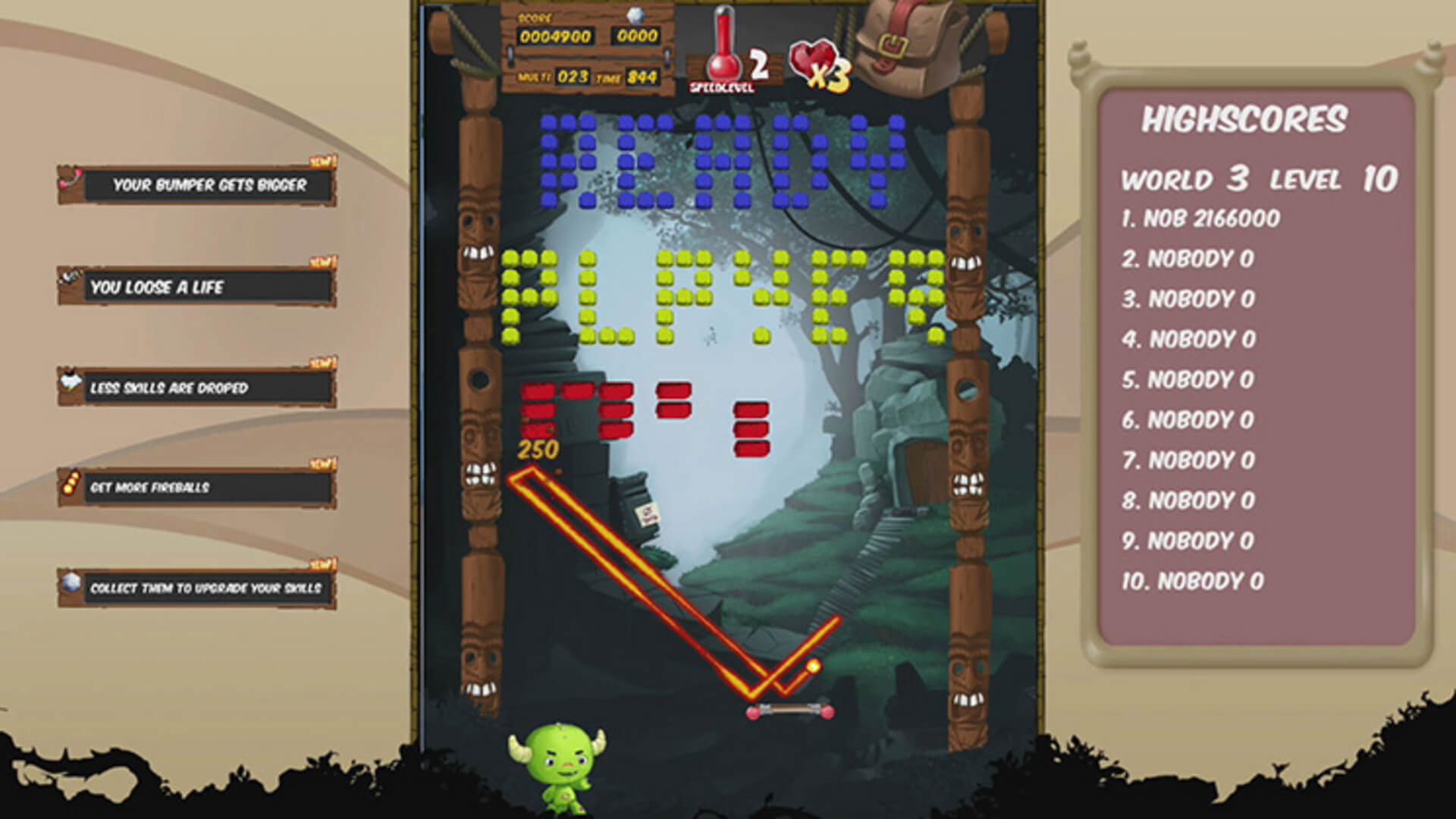The image size is (1456, 819).
Task: Click the top highscore entry 'NOB 2166000'
Action: 1202,218
